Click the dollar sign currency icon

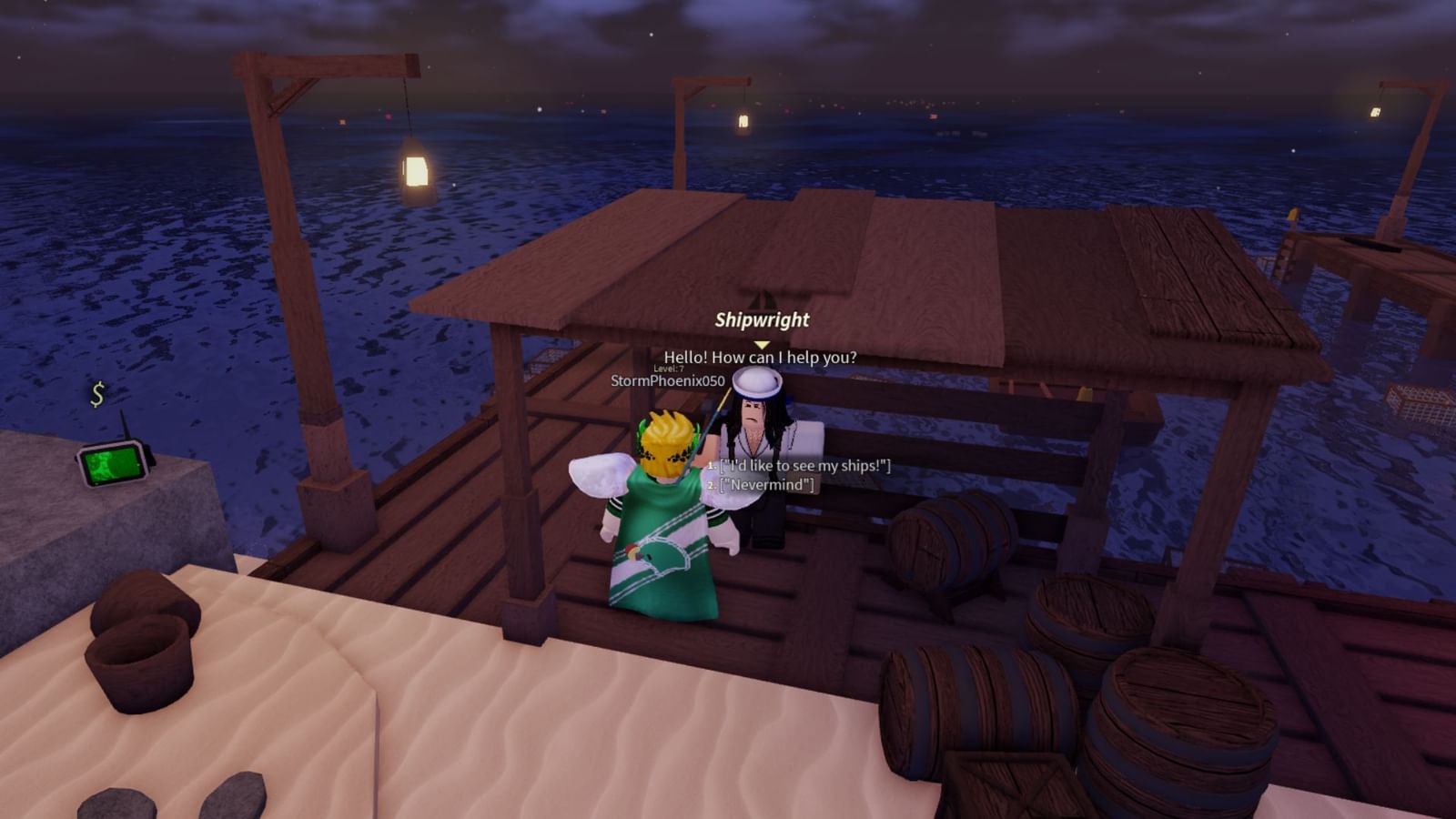pos(97,395)
